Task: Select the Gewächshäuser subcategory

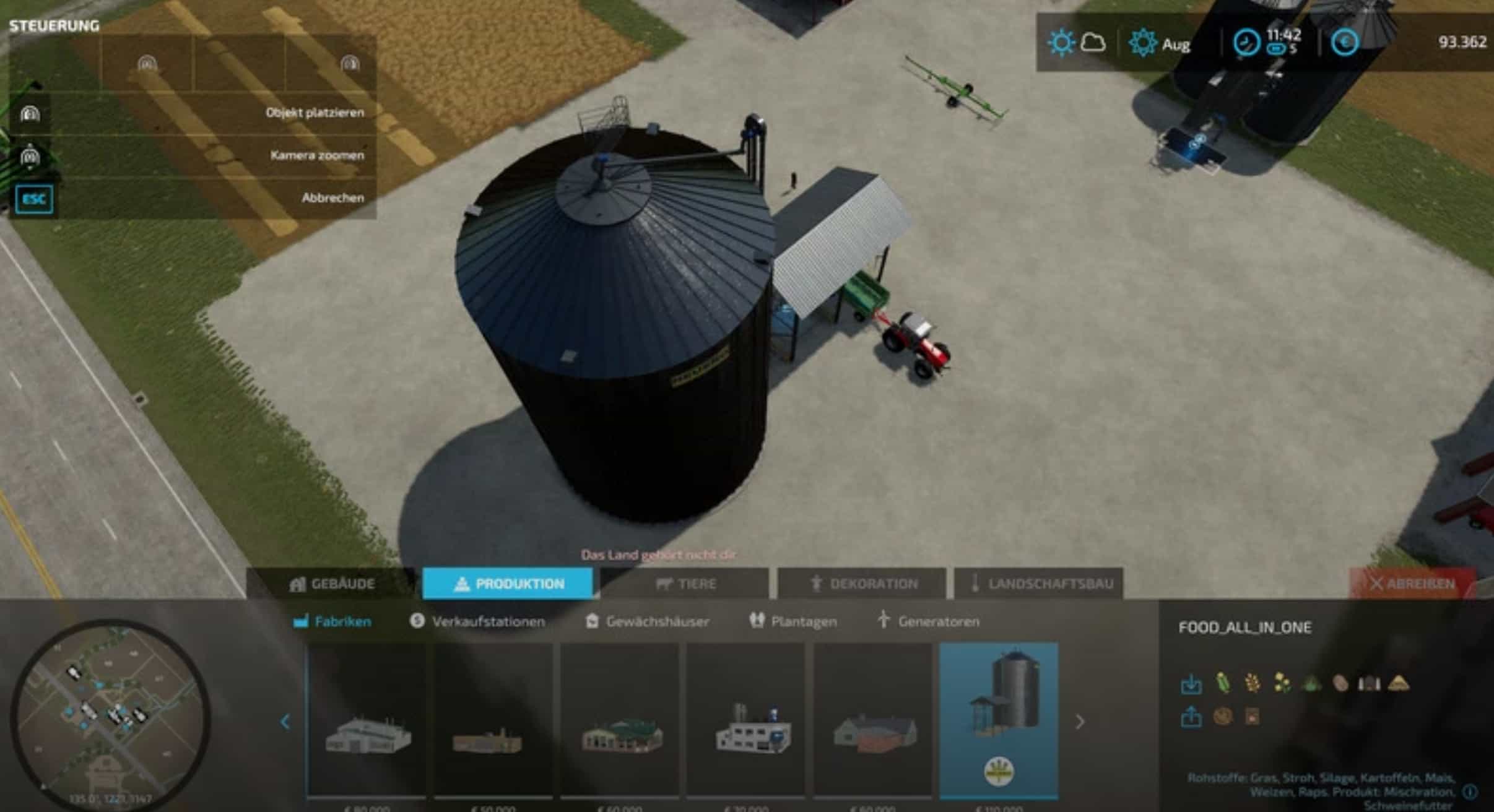Action: point(647,621)
